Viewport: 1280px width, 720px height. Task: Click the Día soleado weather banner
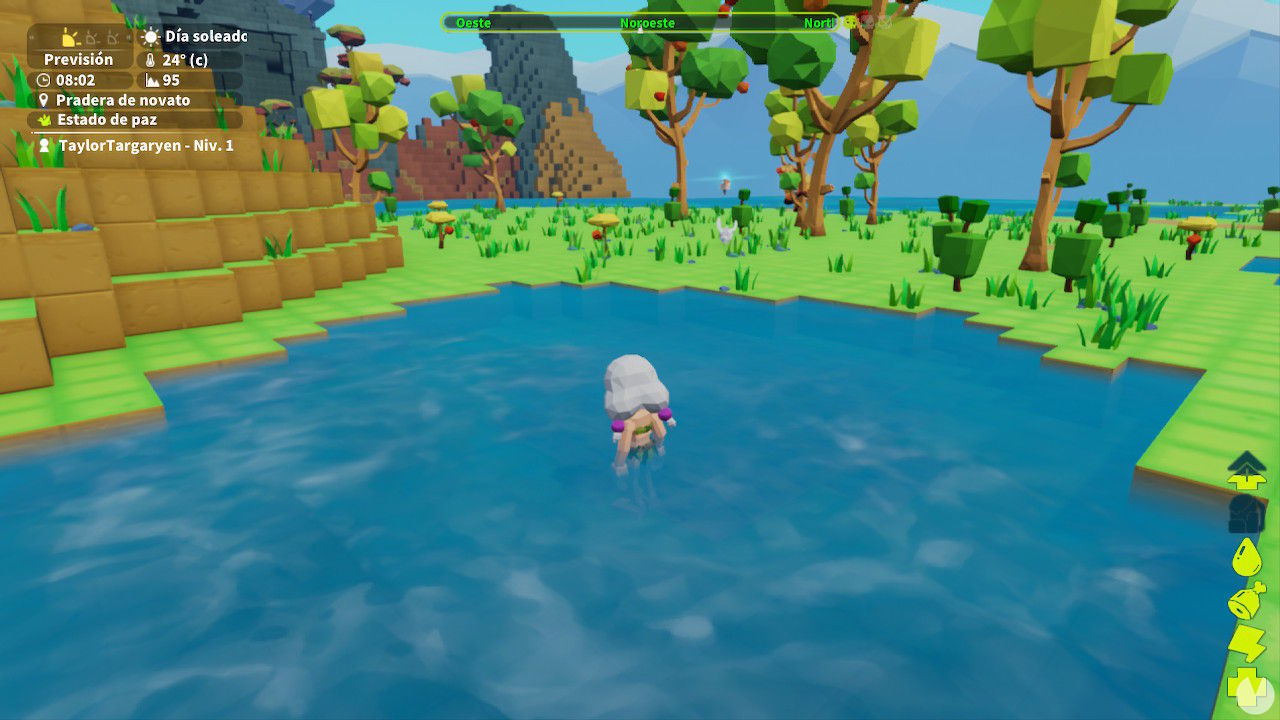[x=205, y=37]
